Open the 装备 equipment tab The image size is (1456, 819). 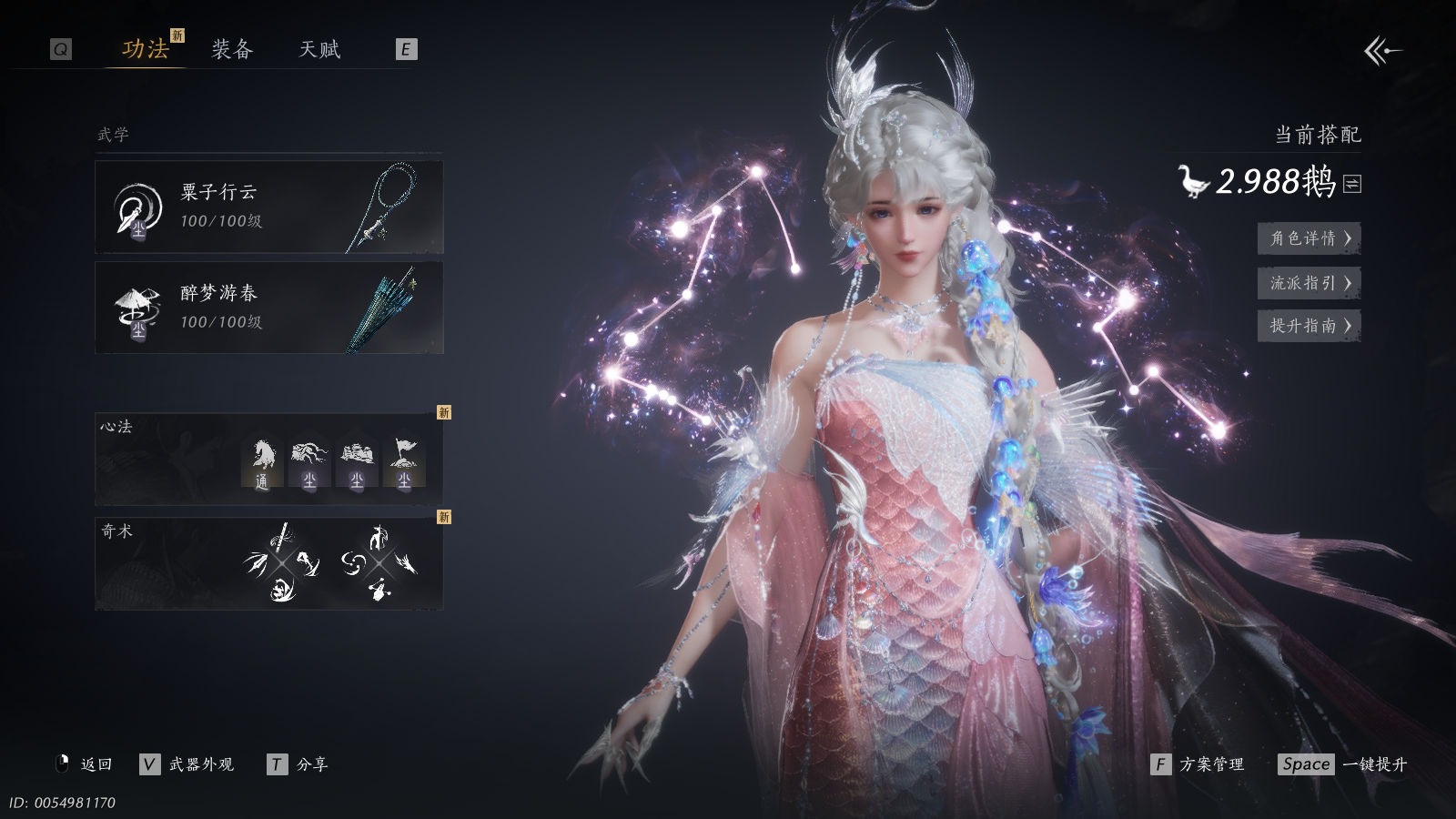tap(232, 49)
